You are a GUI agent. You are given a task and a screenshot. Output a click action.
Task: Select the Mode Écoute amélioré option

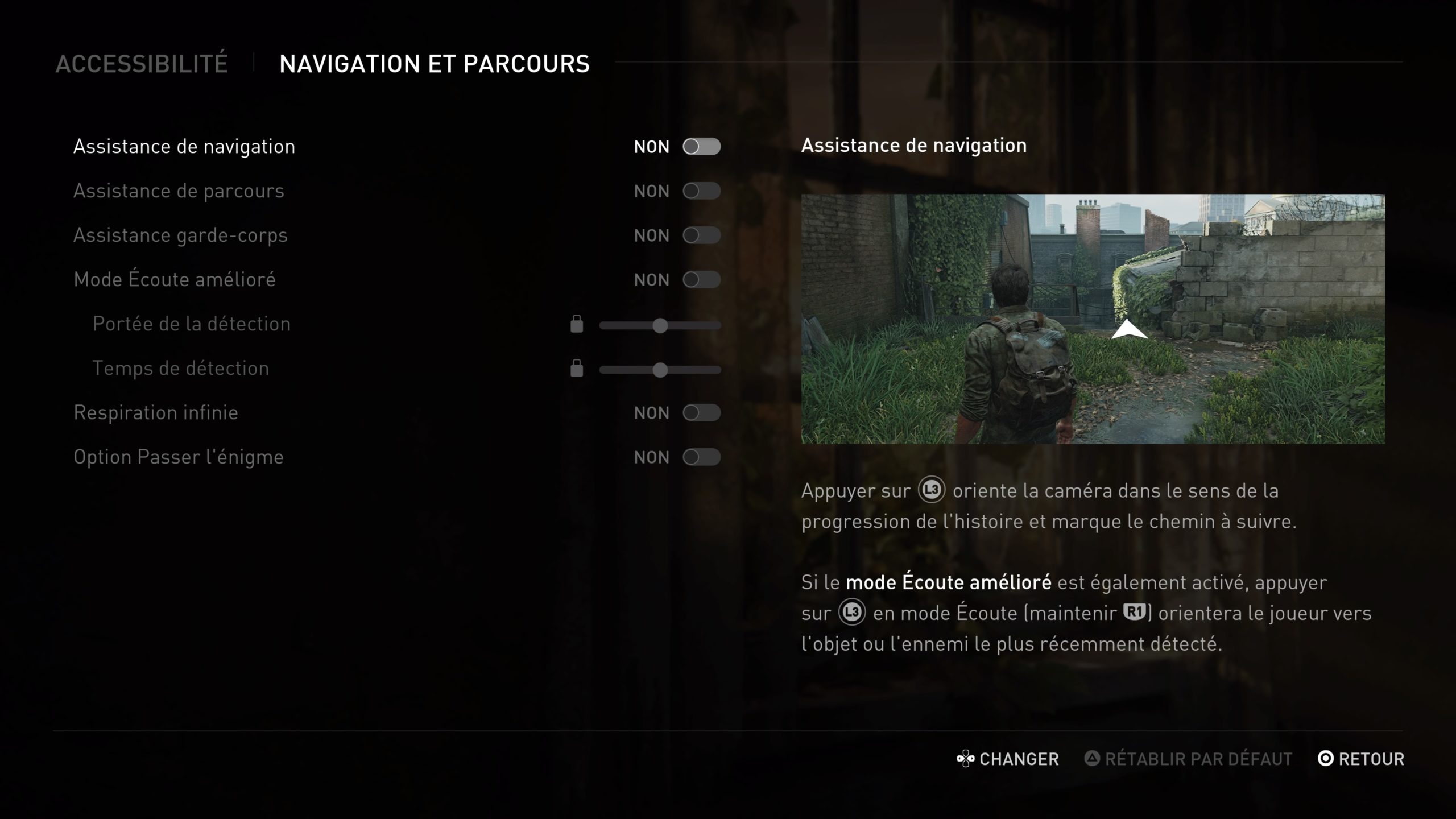click(x=175, y=280)
